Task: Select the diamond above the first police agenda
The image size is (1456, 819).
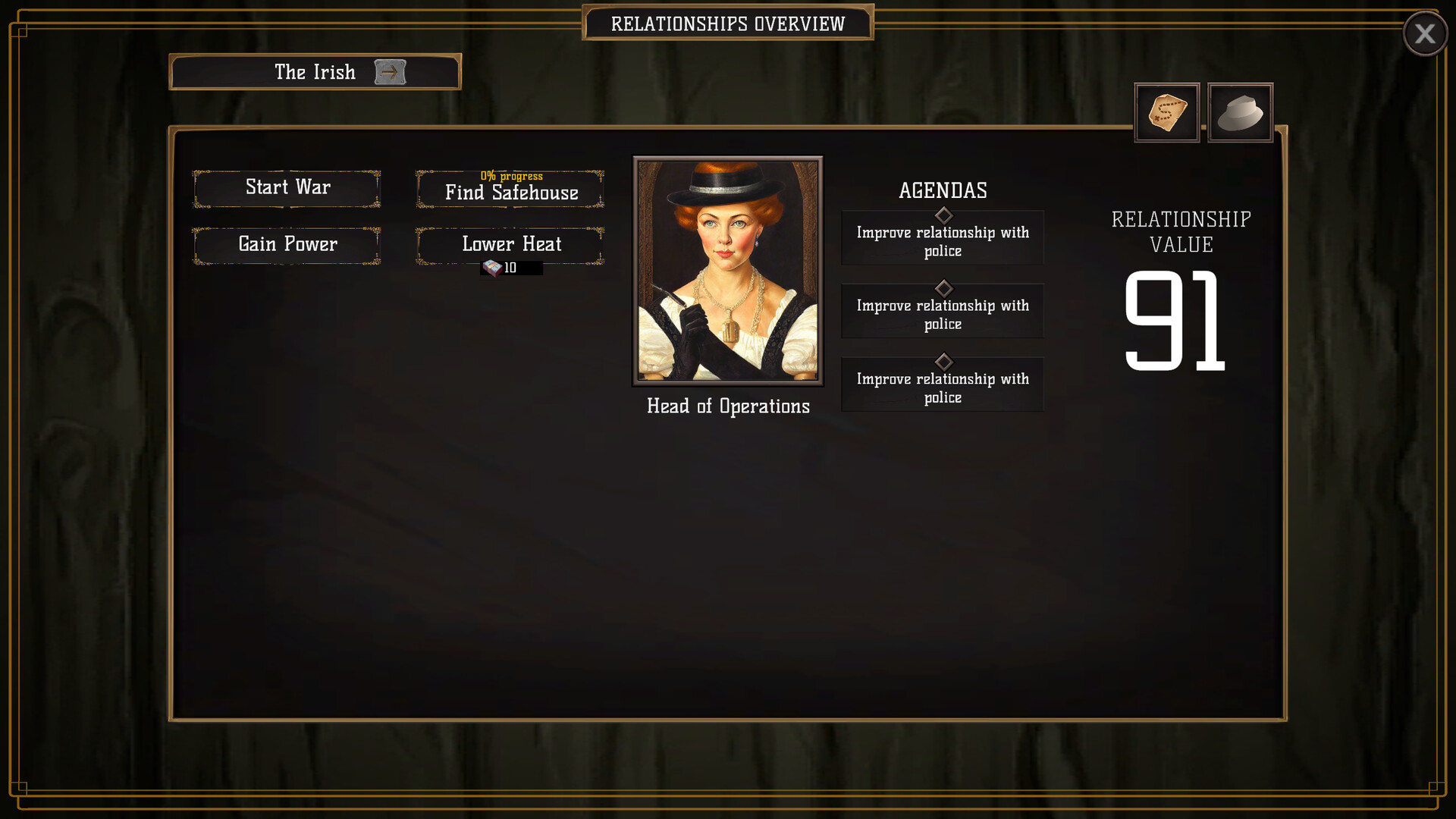Action: click(x=943, y=215)
